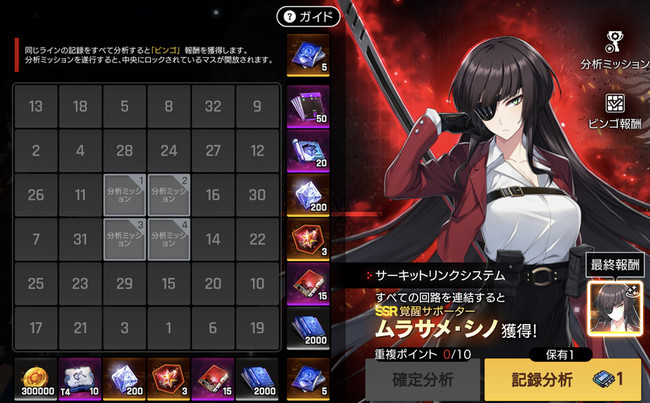This screenshot has width=650, height=403.
Task: Pick bingo tile number 22
Action: coord(257,239)
